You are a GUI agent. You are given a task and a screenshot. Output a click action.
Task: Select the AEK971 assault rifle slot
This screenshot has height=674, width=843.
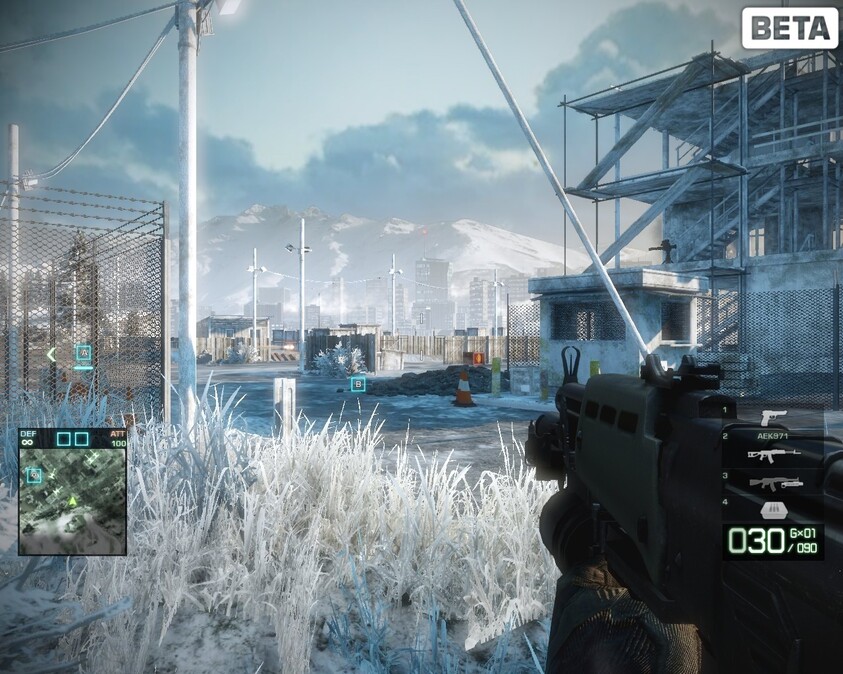click(773, 453)
